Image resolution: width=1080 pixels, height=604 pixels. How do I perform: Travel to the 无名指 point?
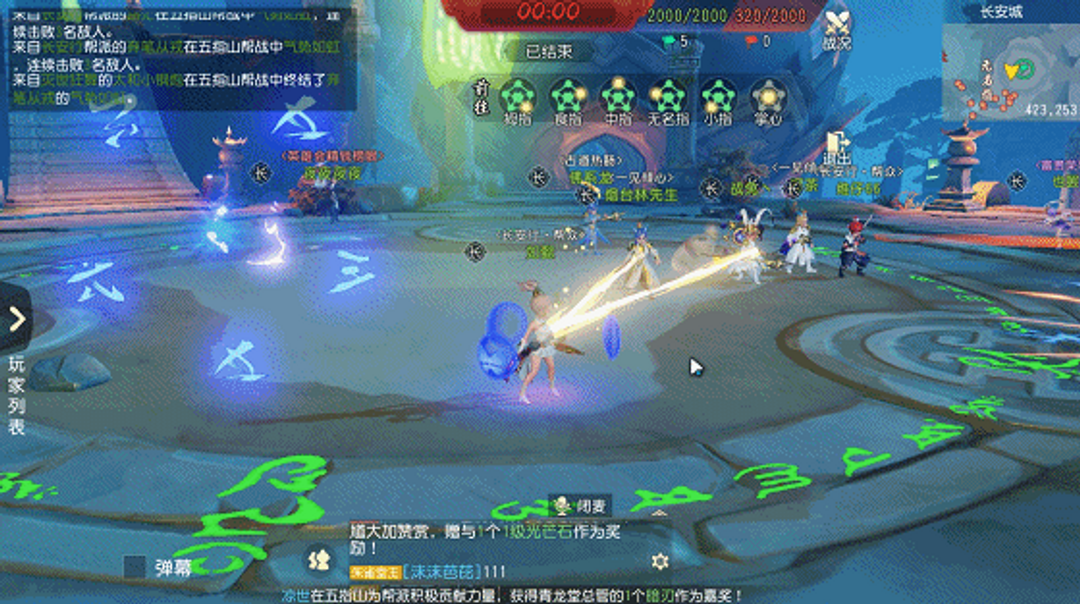click(668, 98)
